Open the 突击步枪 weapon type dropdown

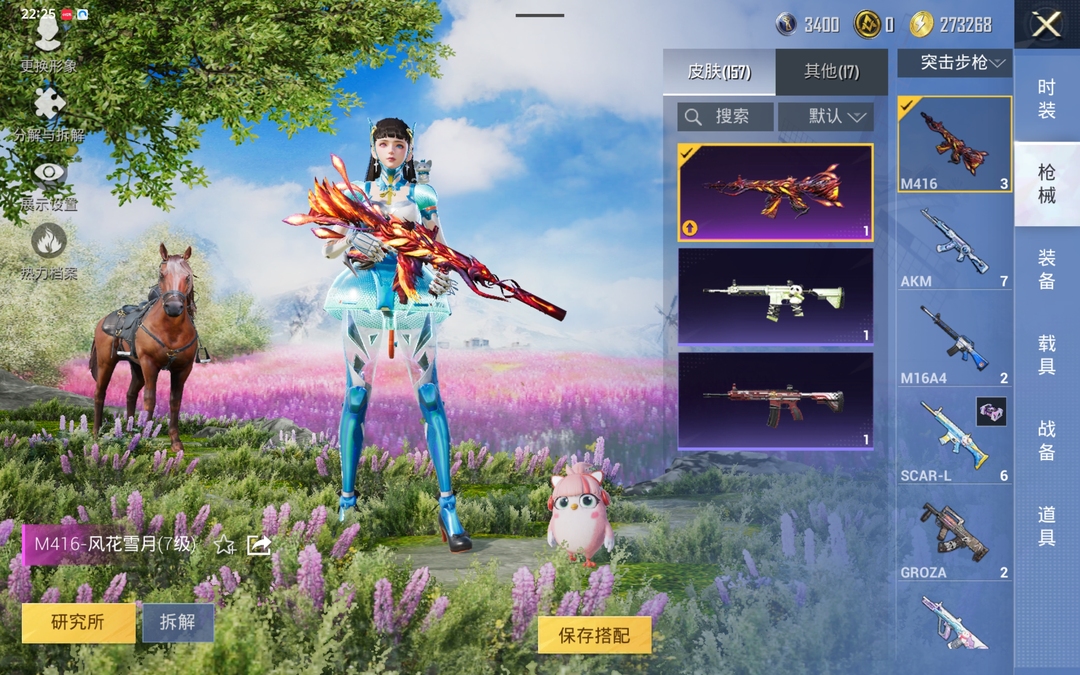pos(954,63)
